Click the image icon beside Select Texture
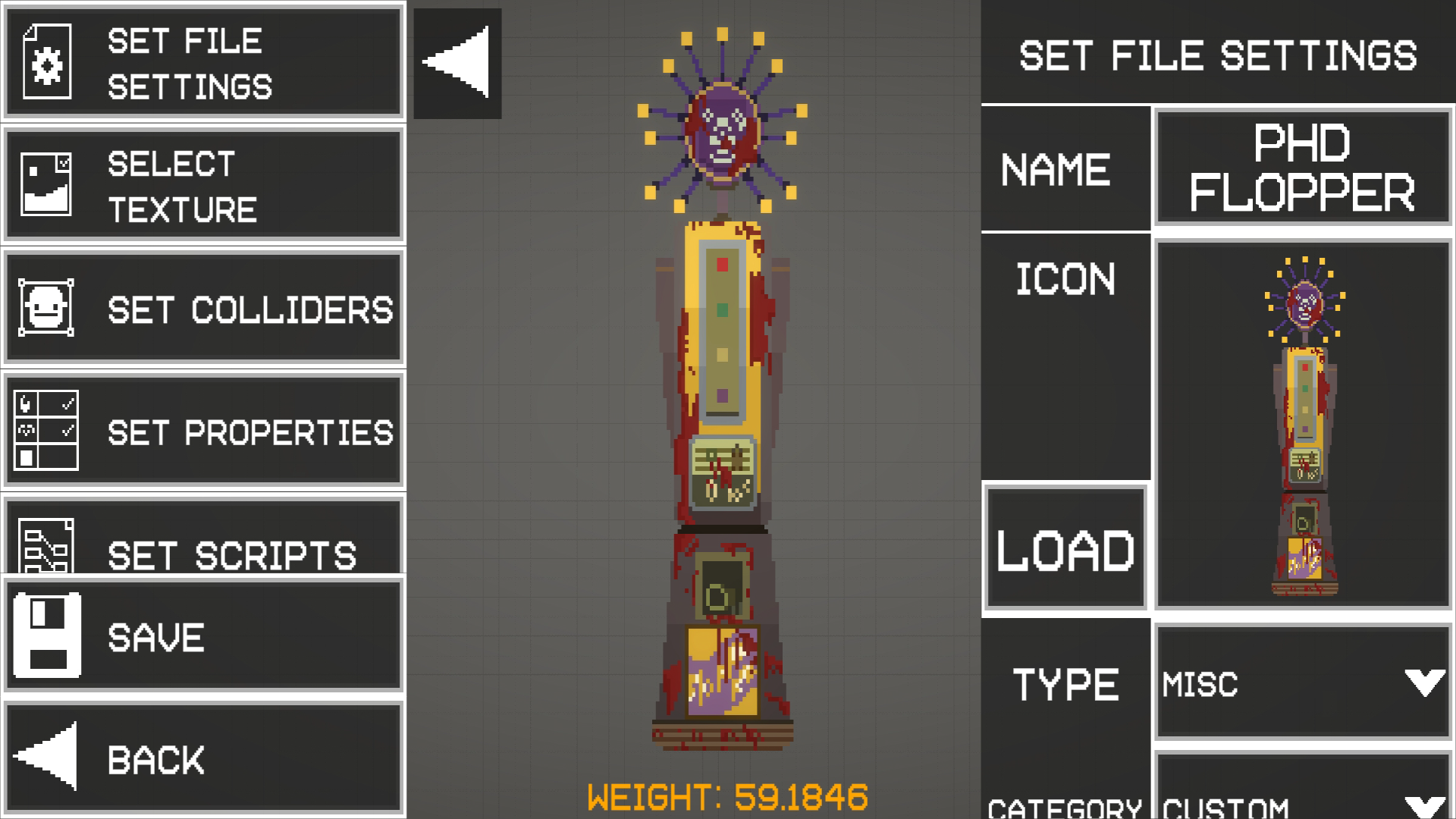1456x819 pixels. coord(47,184)
